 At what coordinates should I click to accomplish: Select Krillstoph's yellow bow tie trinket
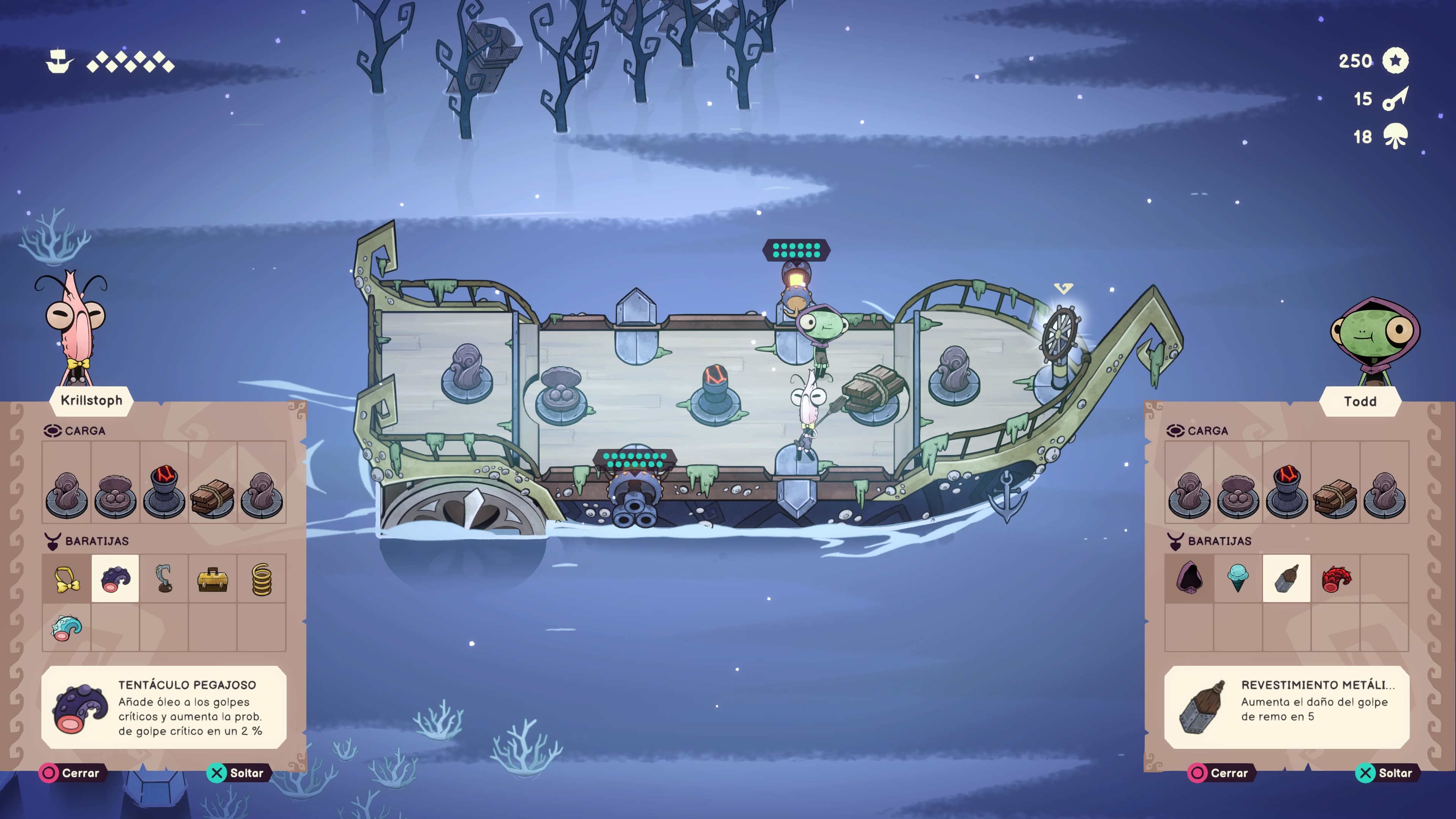pyautogui.click(x=67, y=579)
